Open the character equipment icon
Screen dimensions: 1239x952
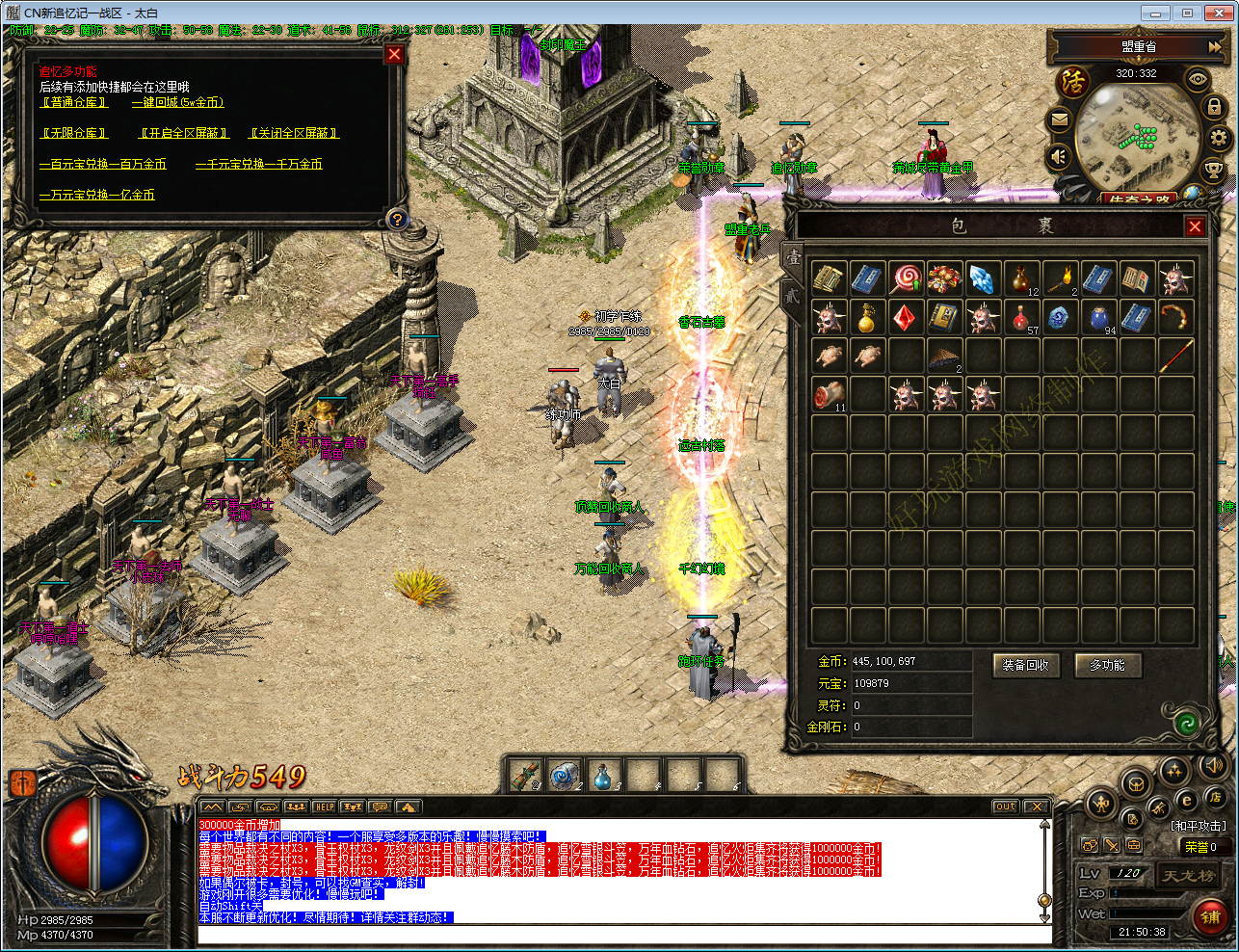point(1101,803)
